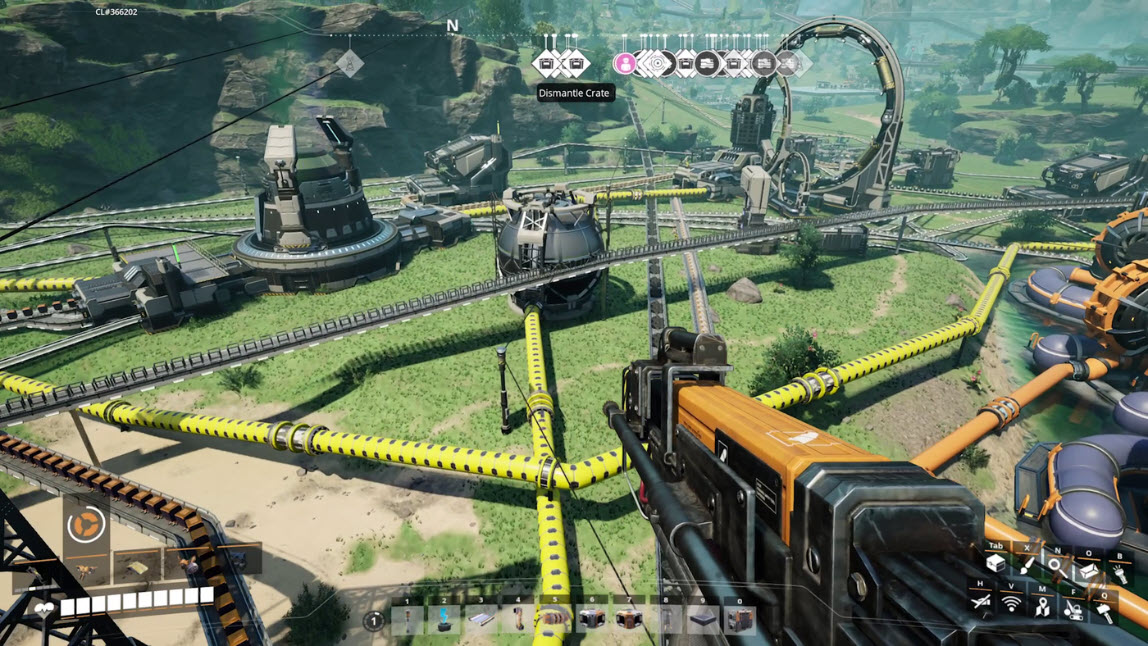Activate the excavator dismantle mode

pos(1073,608)
